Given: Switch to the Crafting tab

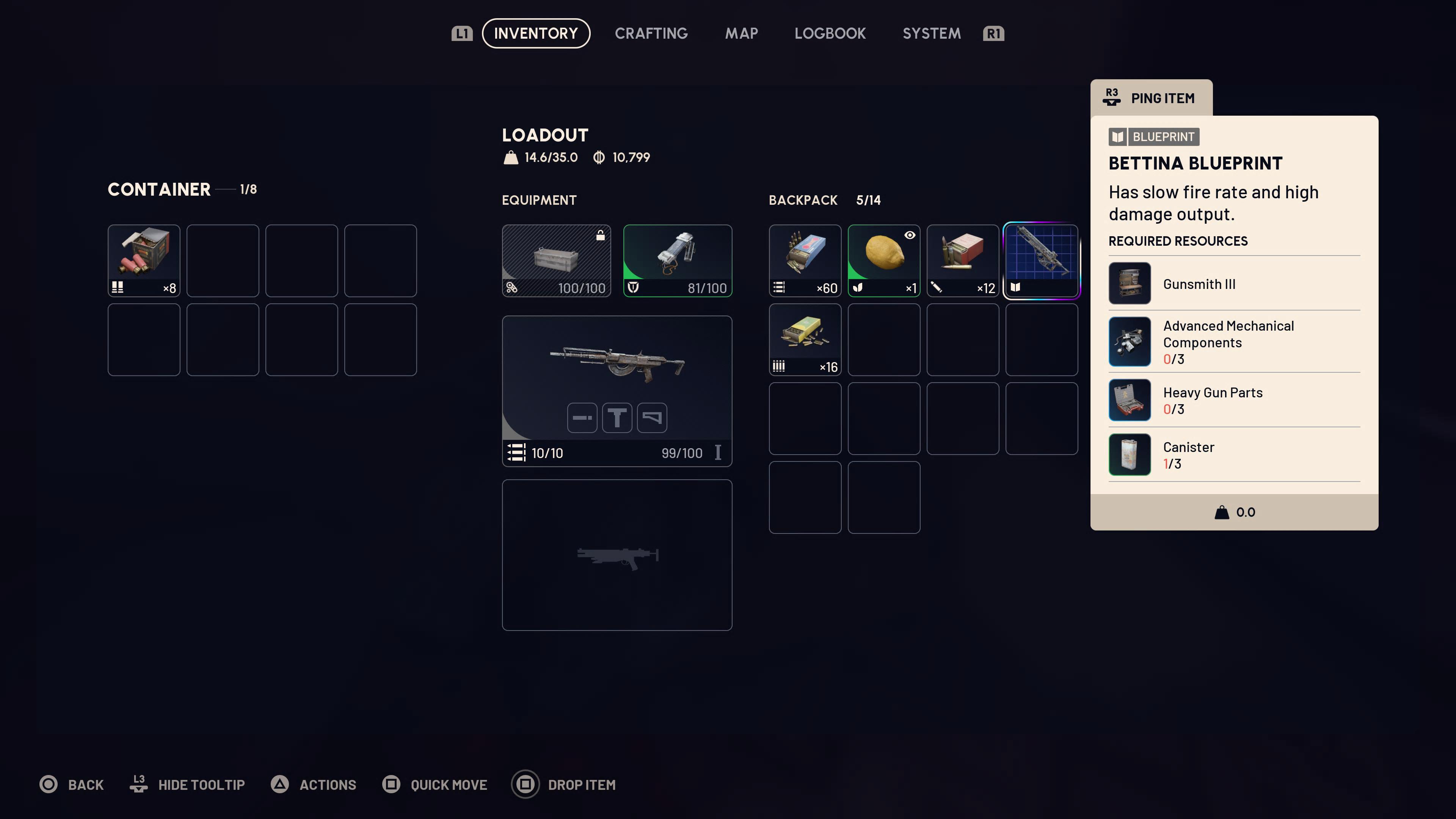Looking at the screenshot, I should click(x=651, y=33).
